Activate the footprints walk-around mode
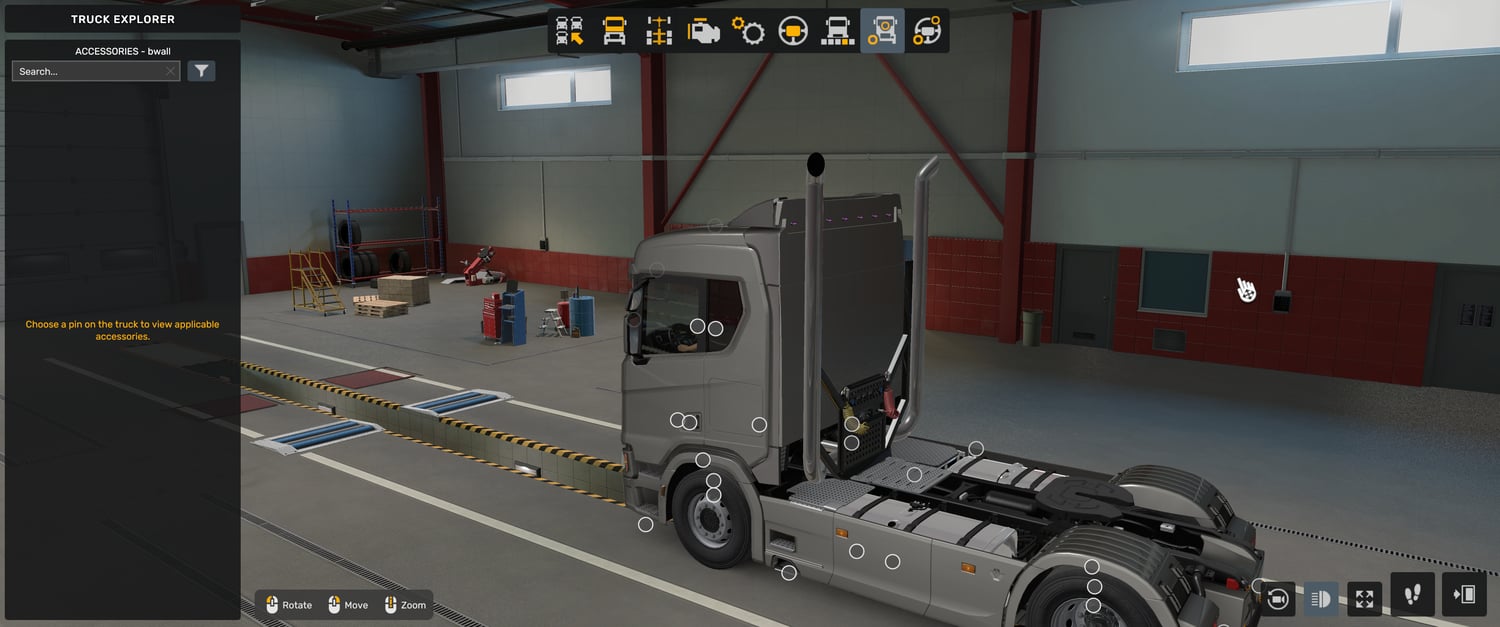This screenshot has height=627, width=1500. click(x=1412, y=595)
